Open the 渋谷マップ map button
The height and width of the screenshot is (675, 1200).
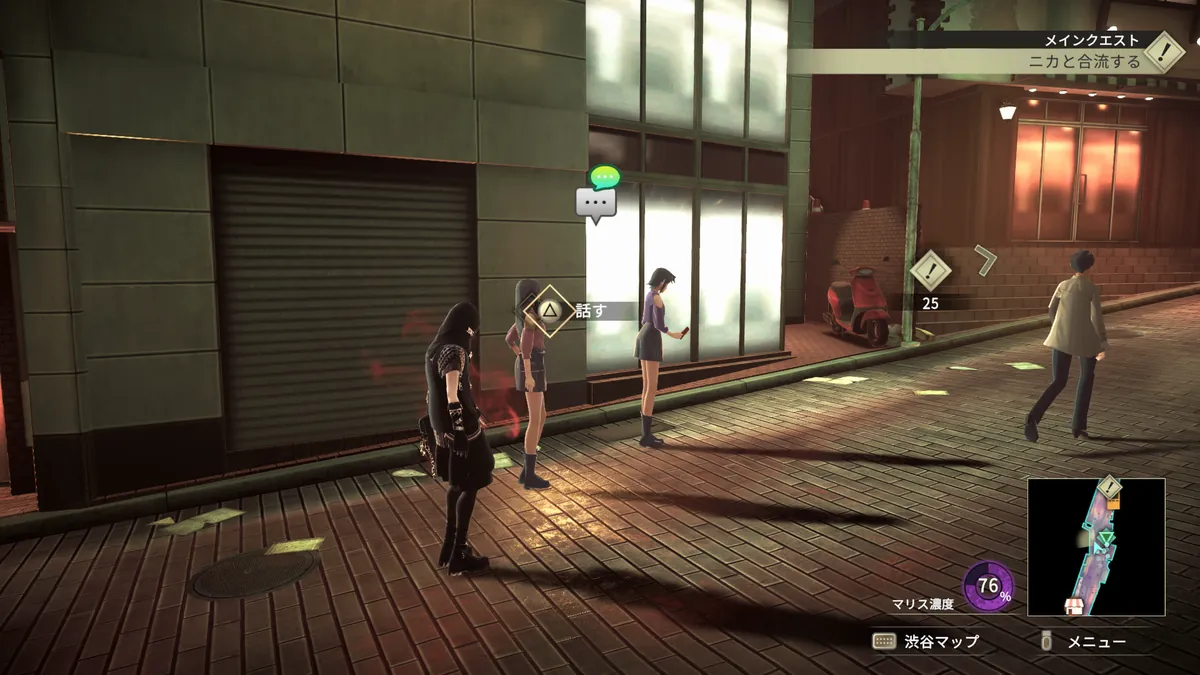tap(925, 642)
